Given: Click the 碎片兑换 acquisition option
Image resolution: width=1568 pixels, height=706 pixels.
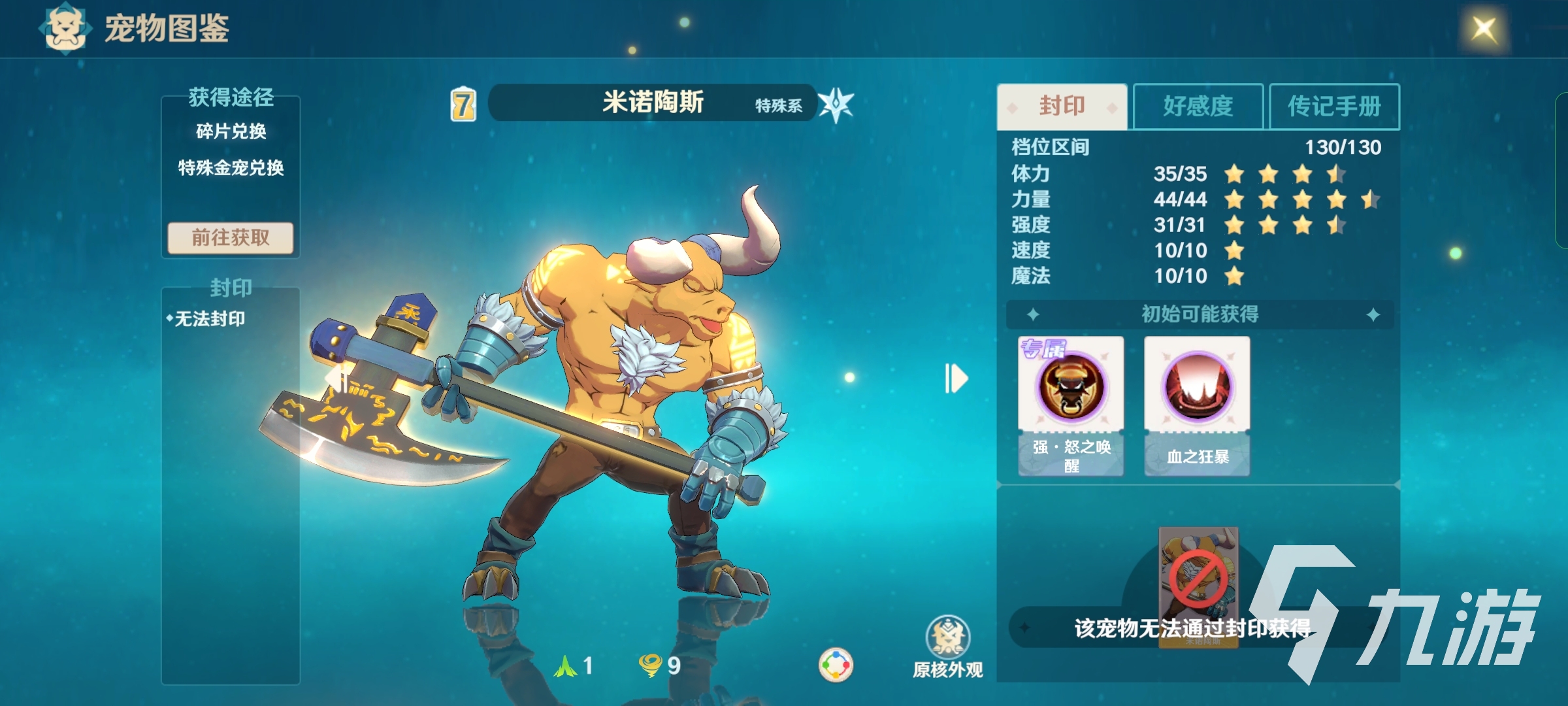Looking at the screenshot, I should [230, 130].
